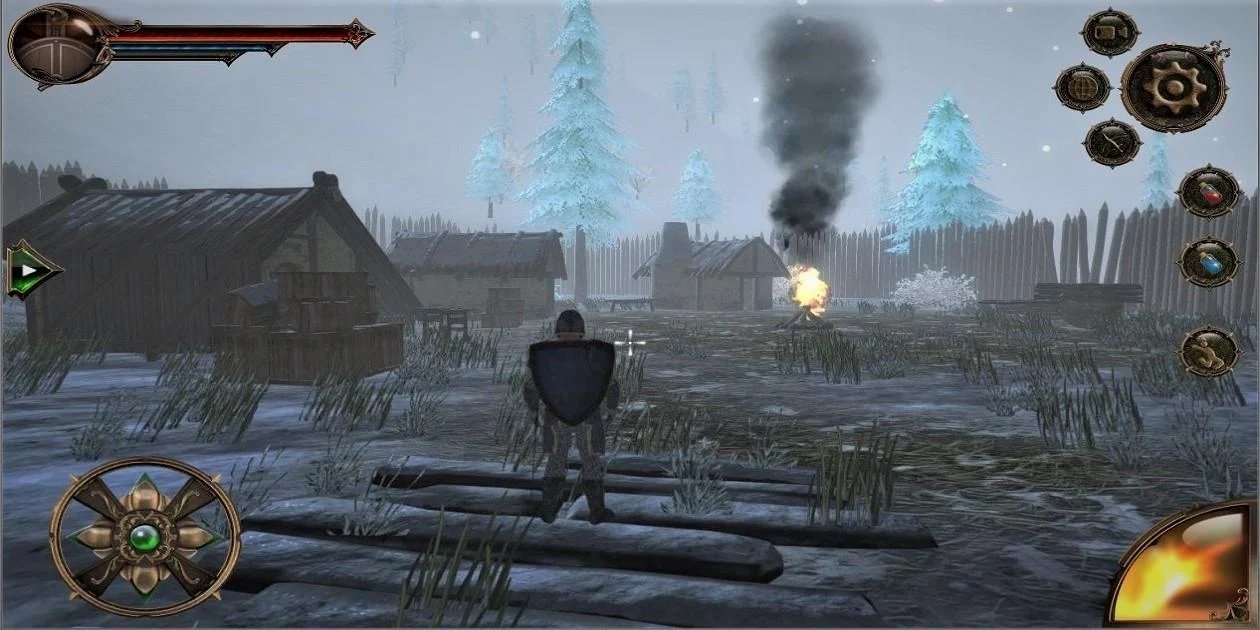
Task: Open the gear settings menu
Action: pyautogui.click(x=1173, y=88)
